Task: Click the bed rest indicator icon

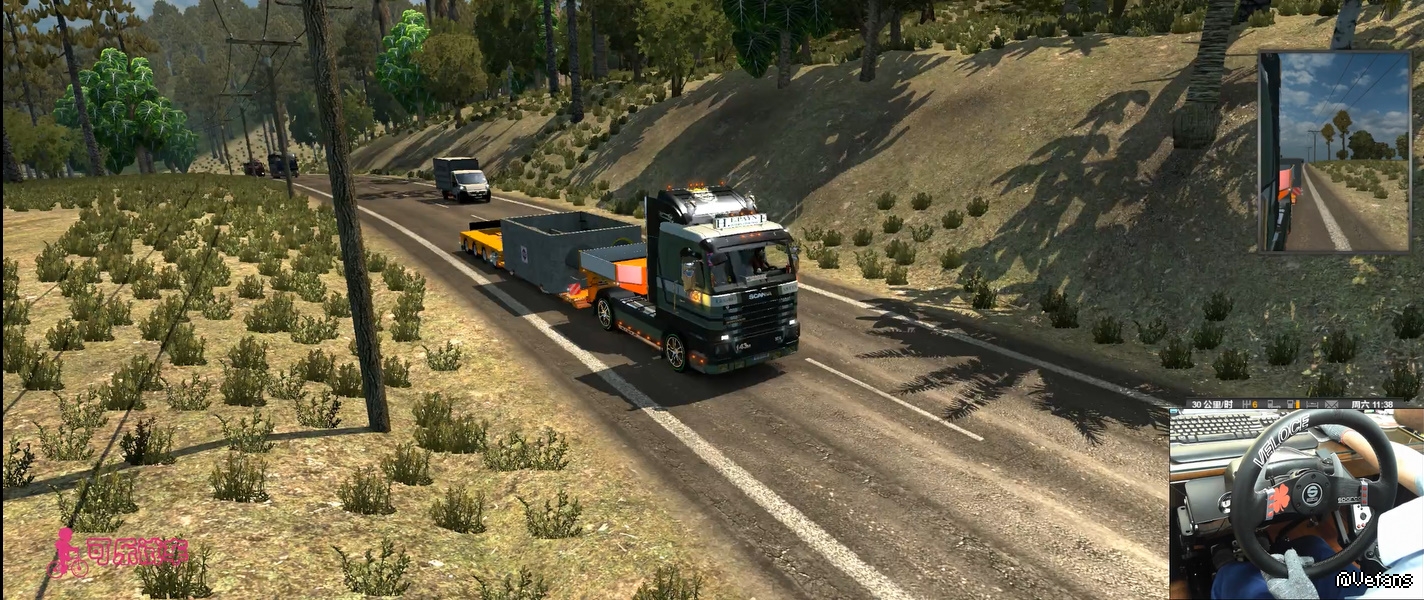Action: coord(1312,404)
